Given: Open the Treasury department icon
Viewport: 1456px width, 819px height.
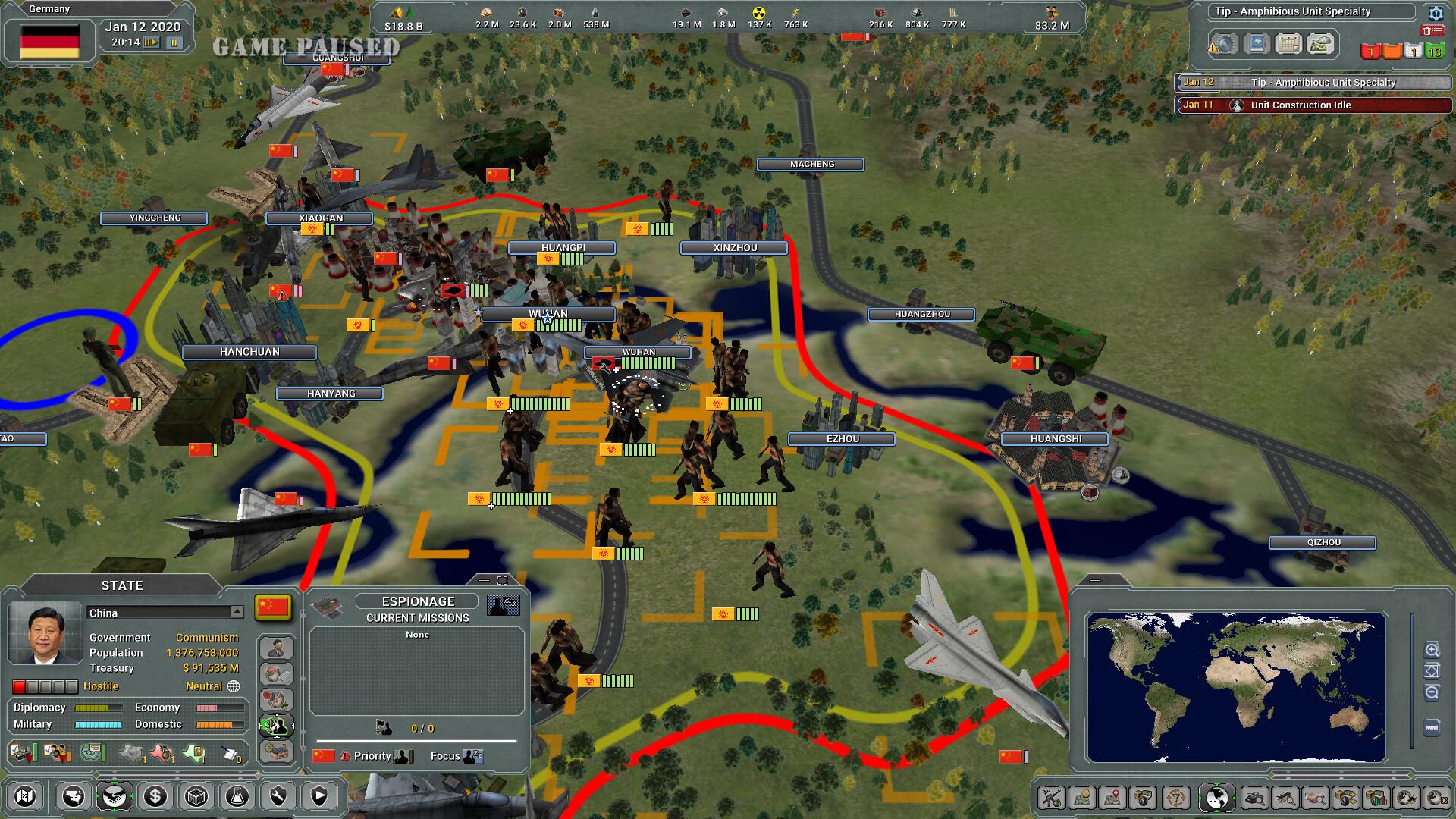Looking at the screenshot, I should point(155,796).
